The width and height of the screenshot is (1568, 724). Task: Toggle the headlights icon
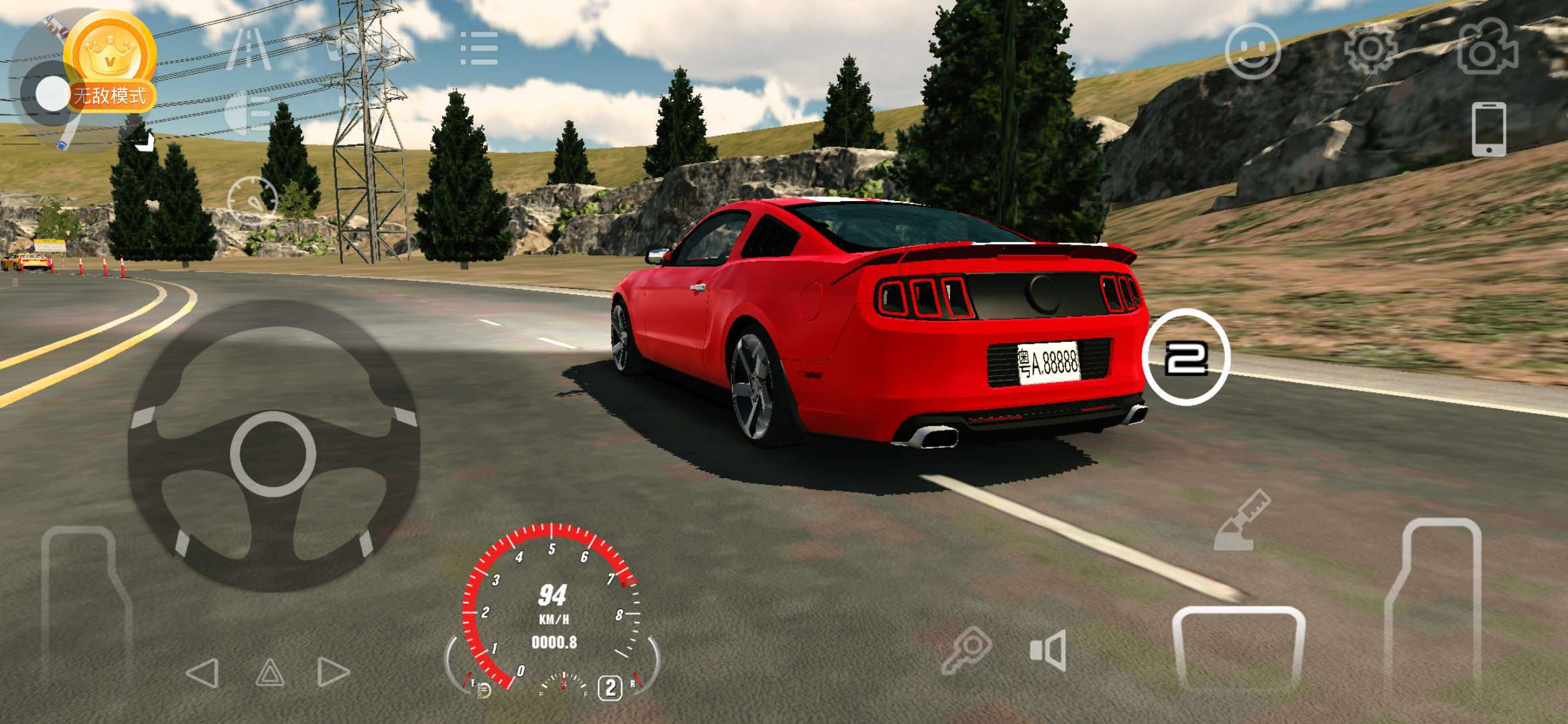tap(249, 113)
